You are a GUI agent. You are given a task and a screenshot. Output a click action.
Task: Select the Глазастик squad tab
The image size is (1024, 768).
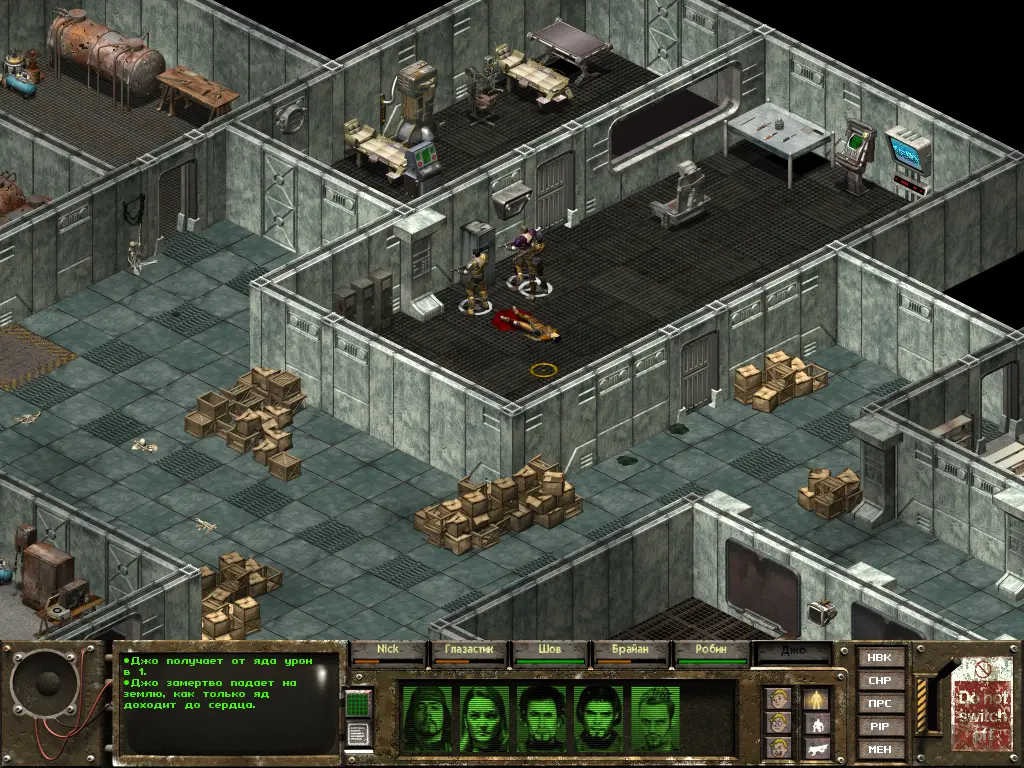(x=469, y=651)
